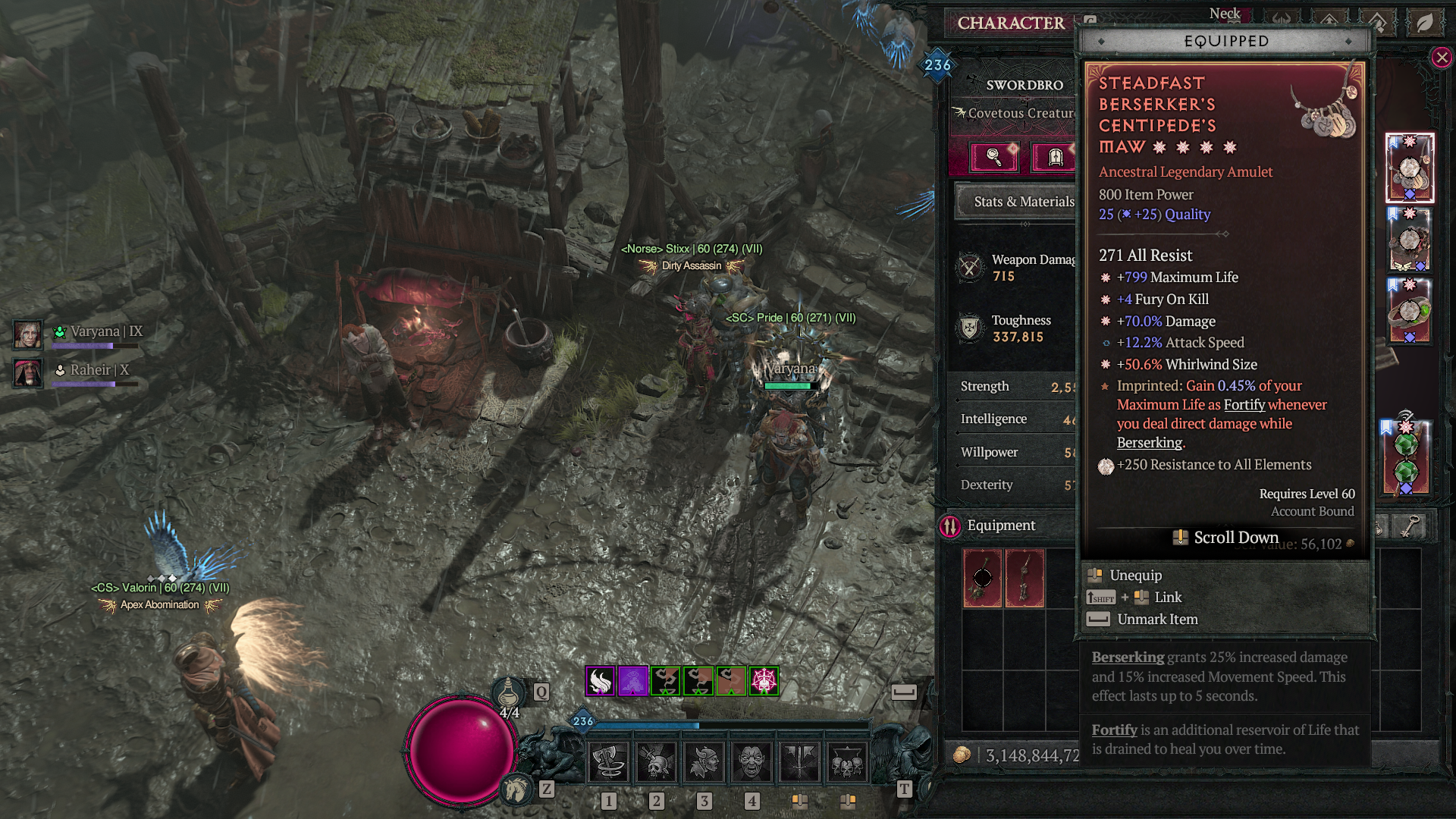Screen dimensions: 1456x819
Task: Select the highlighted amulet equipment slot
Action: (x=1409, y=168)
